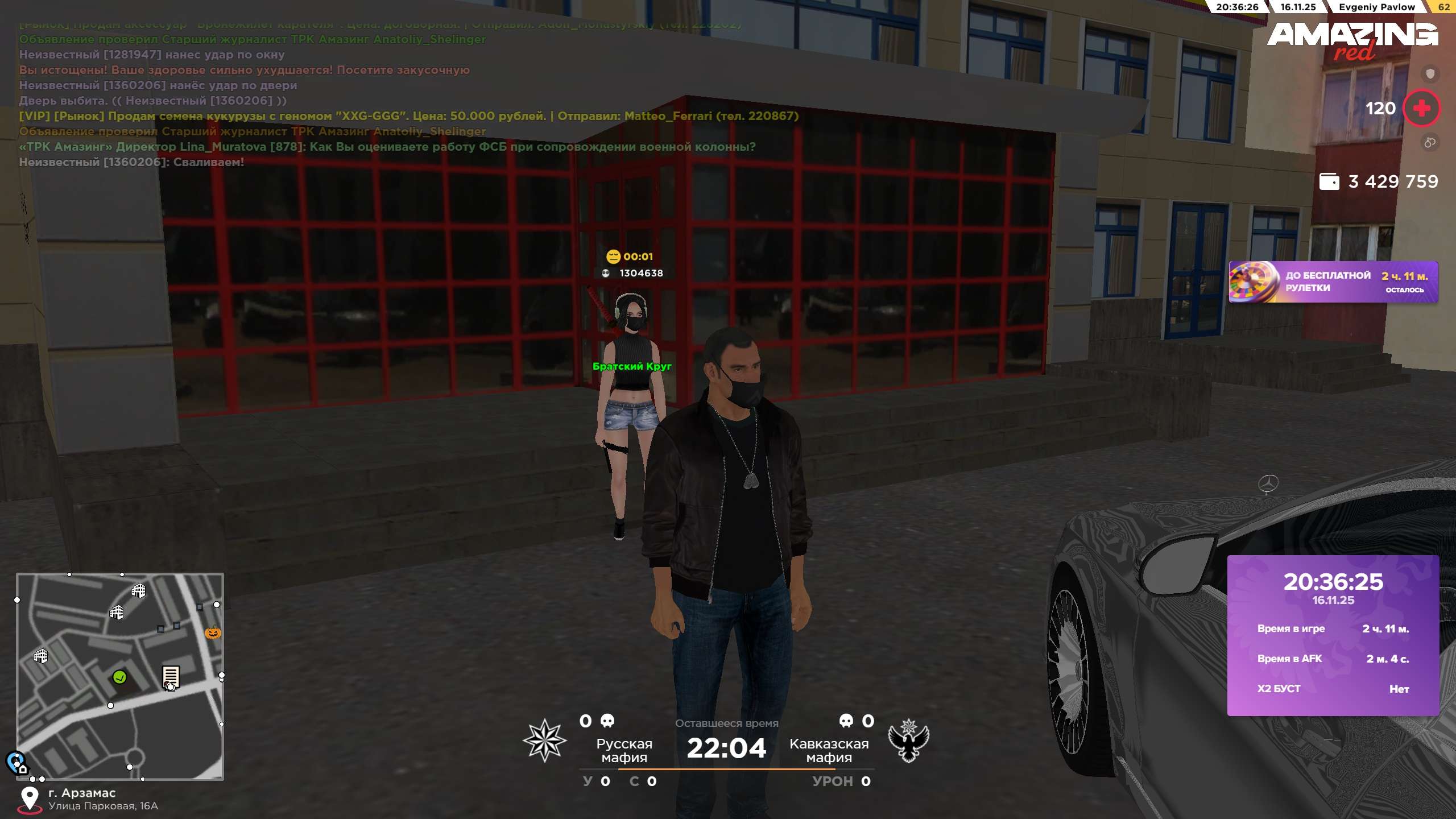Click the GPS marker icon at minimap corner
Viewport: 1456px width, 819px height.
(16, 762)
